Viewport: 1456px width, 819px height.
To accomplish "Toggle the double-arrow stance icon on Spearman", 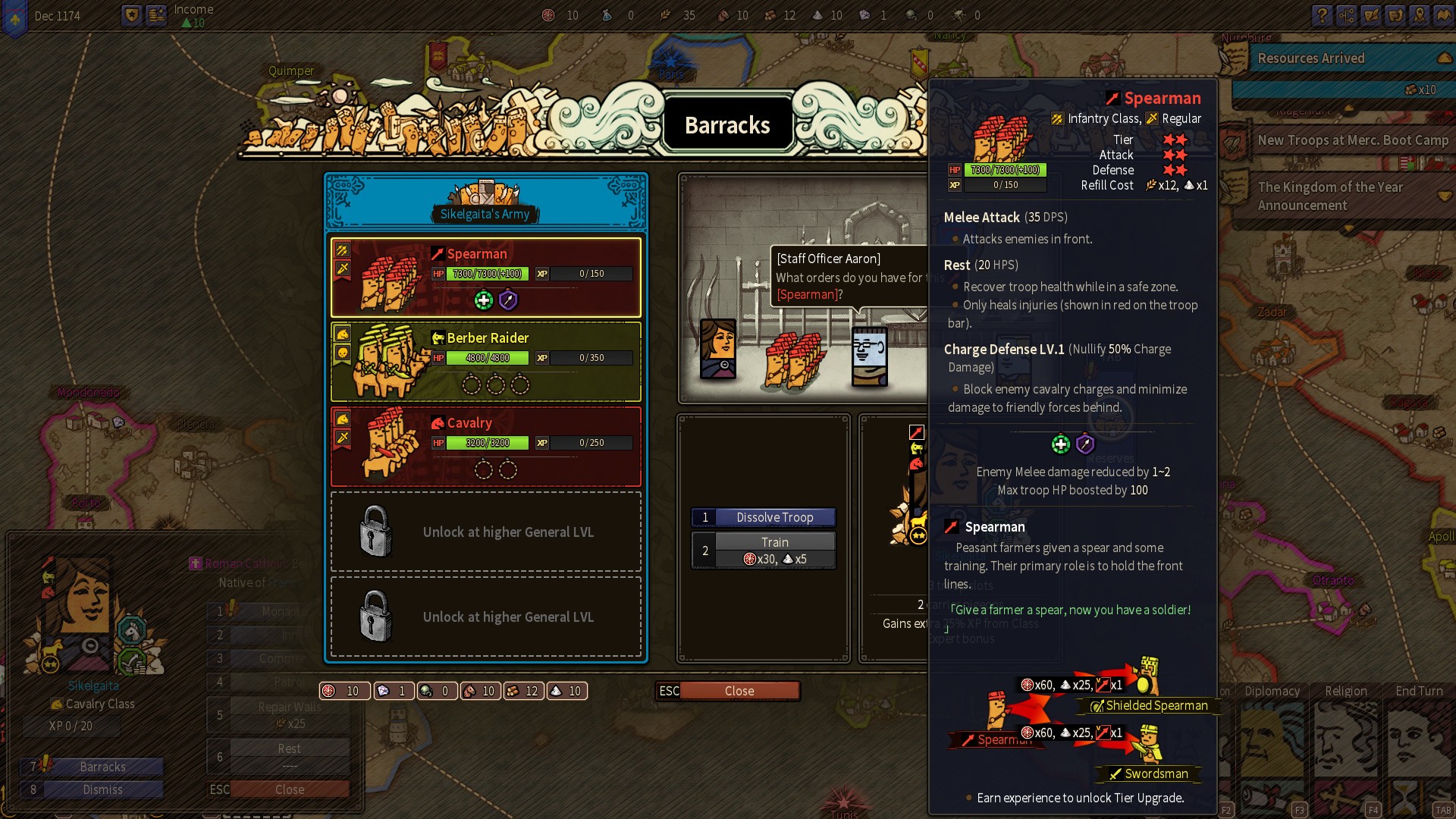I will coord(342,249).
